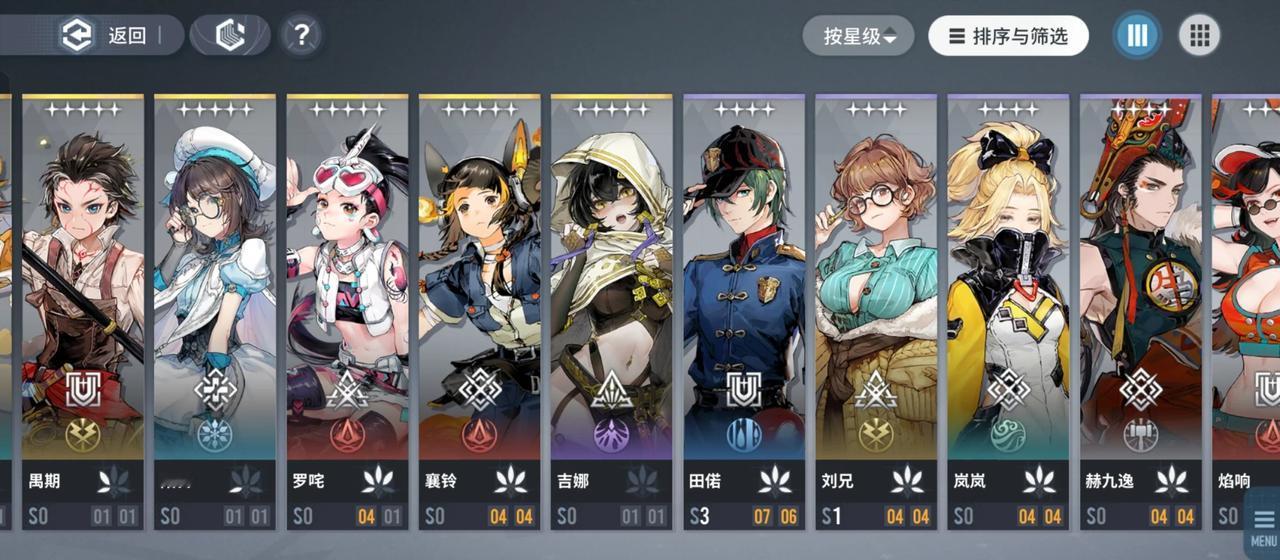Open the MENU button
The height and width of the screenshot is (560, 1280).
pos(1262,525)
